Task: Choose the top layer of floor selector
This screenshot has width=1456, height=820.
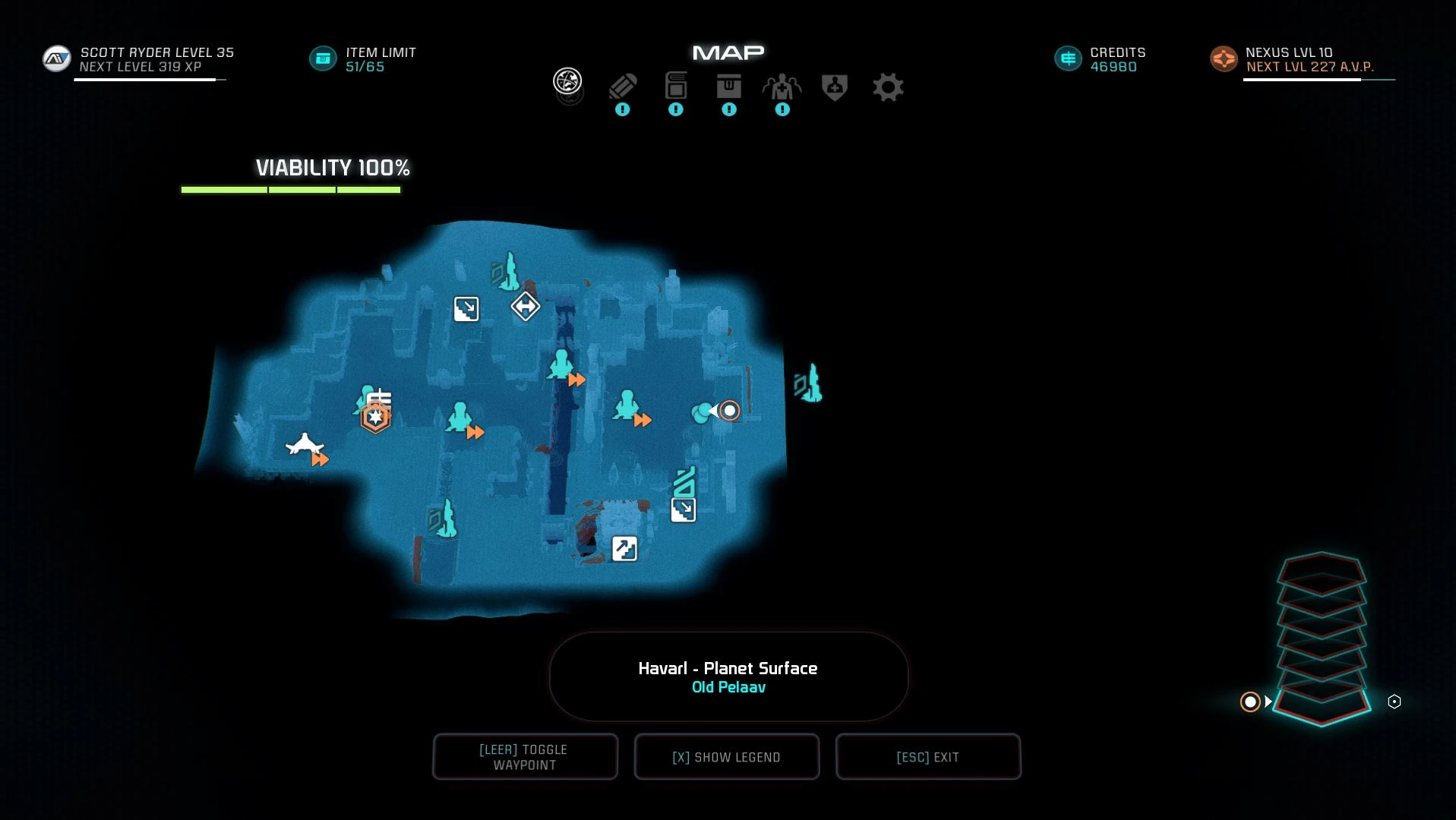Action: click(x=1322, y=569)
